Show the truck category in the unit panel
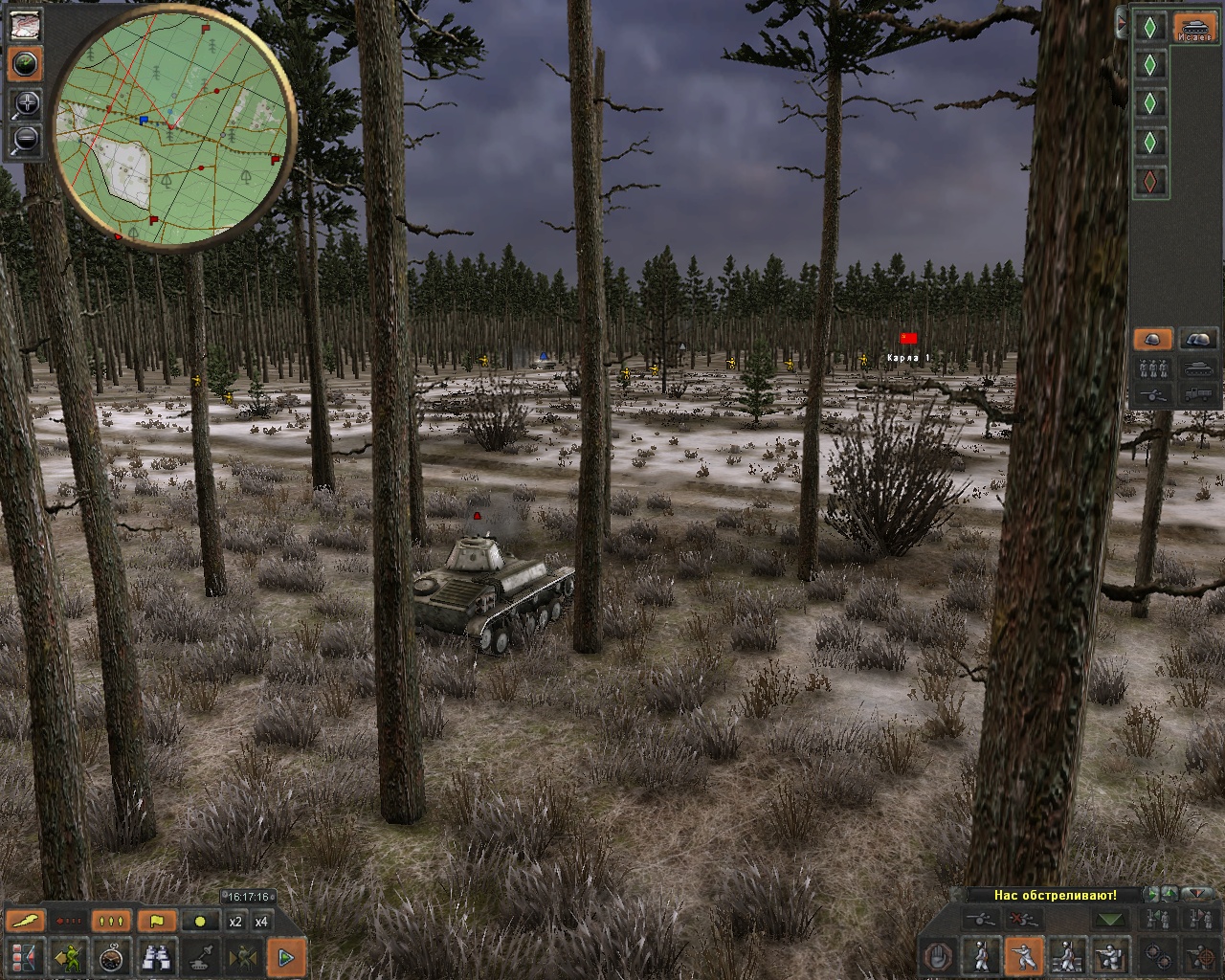 coord(1198,393)
